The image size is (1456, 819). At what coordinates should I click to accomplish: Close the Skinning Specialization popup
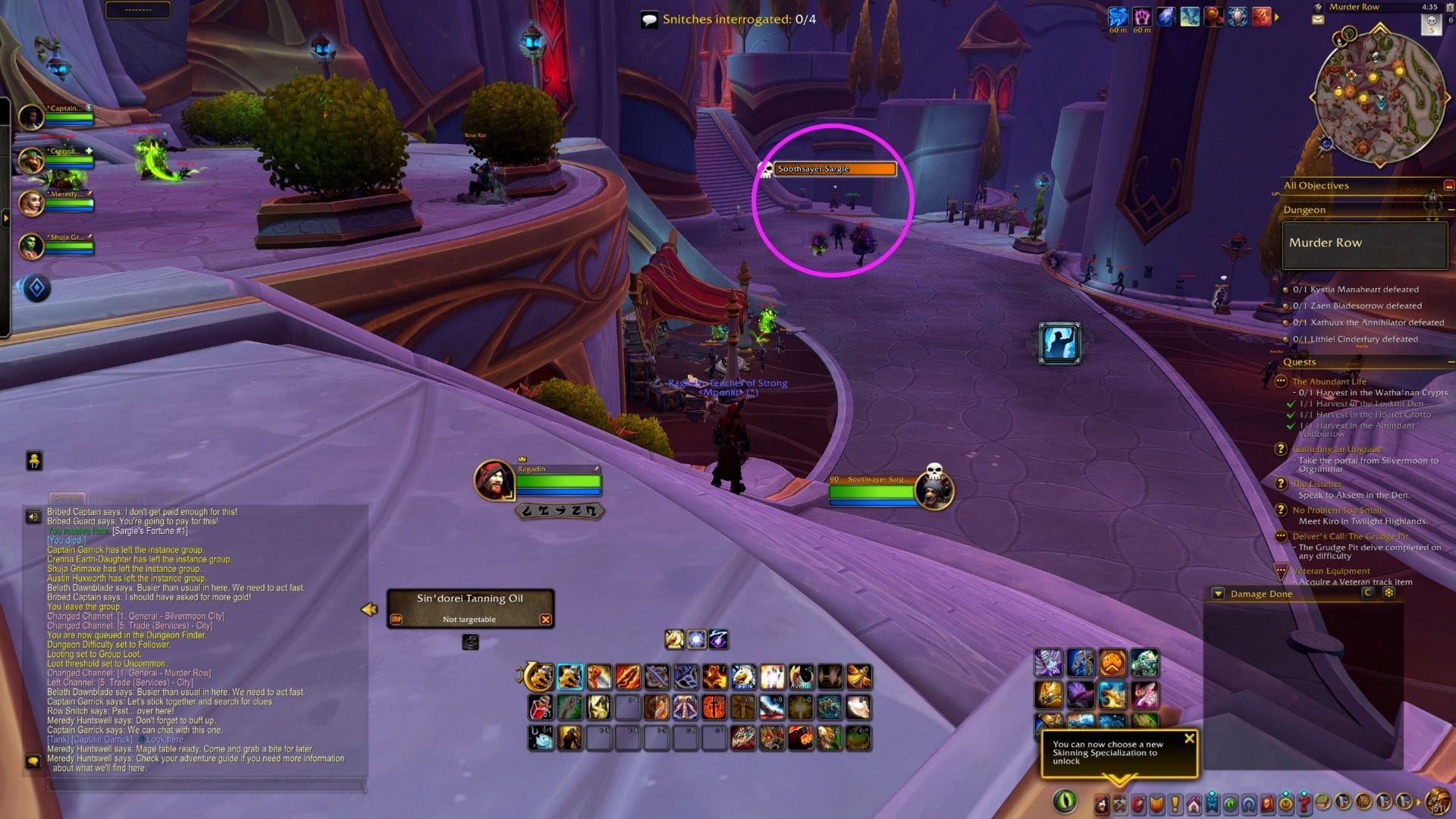(x=1189, y=736)
